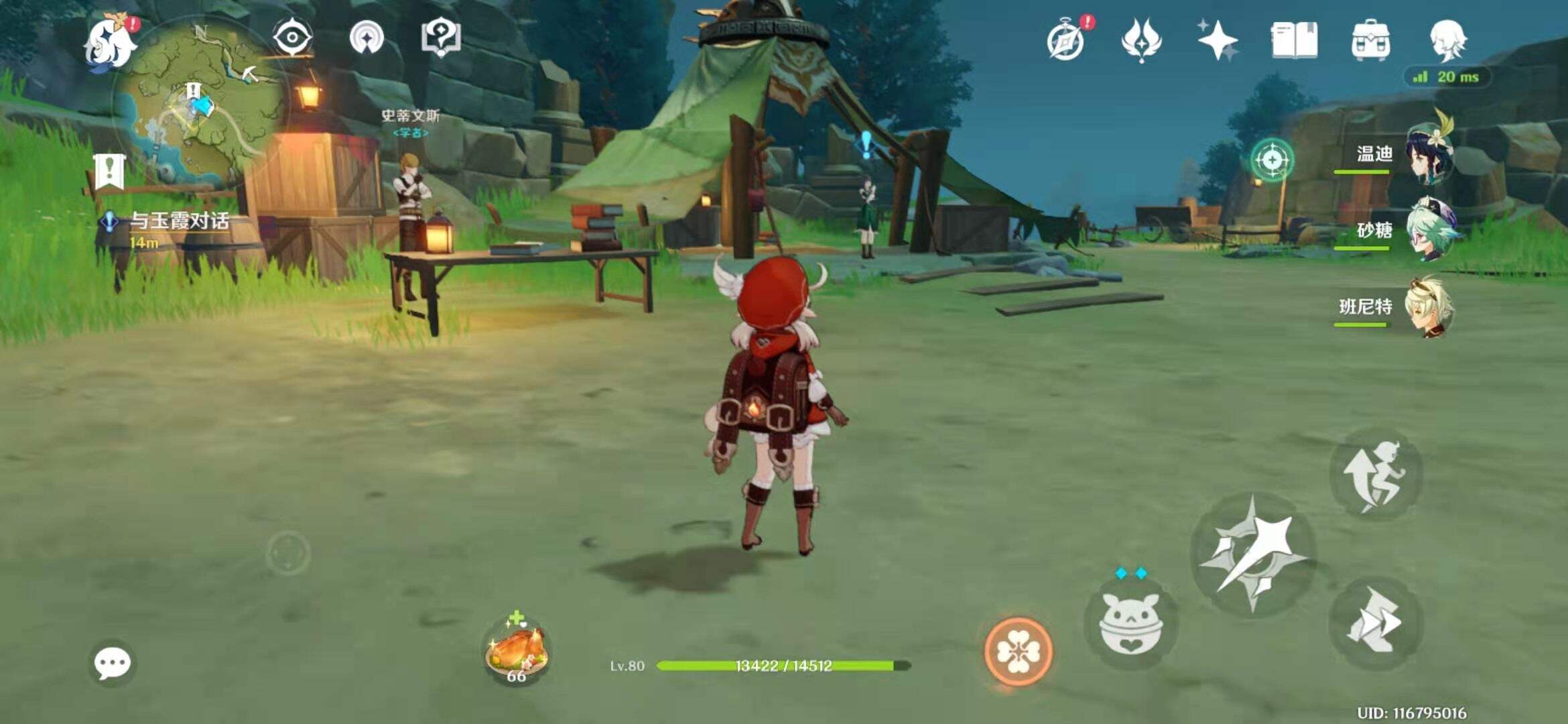
Task: Switch to party member 班尼特
Action: (x=1429, y=308)
